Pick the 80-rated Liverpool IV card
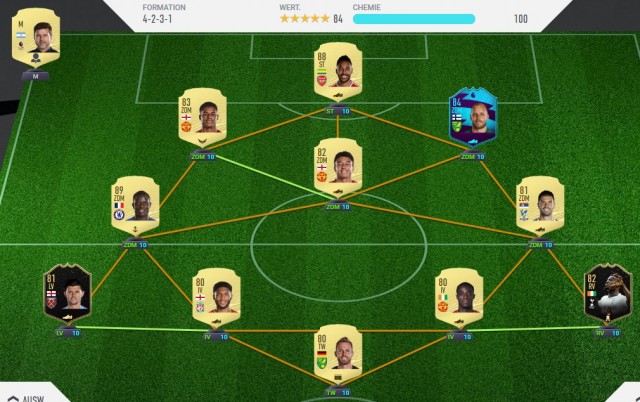 click(x=215, y=296)
